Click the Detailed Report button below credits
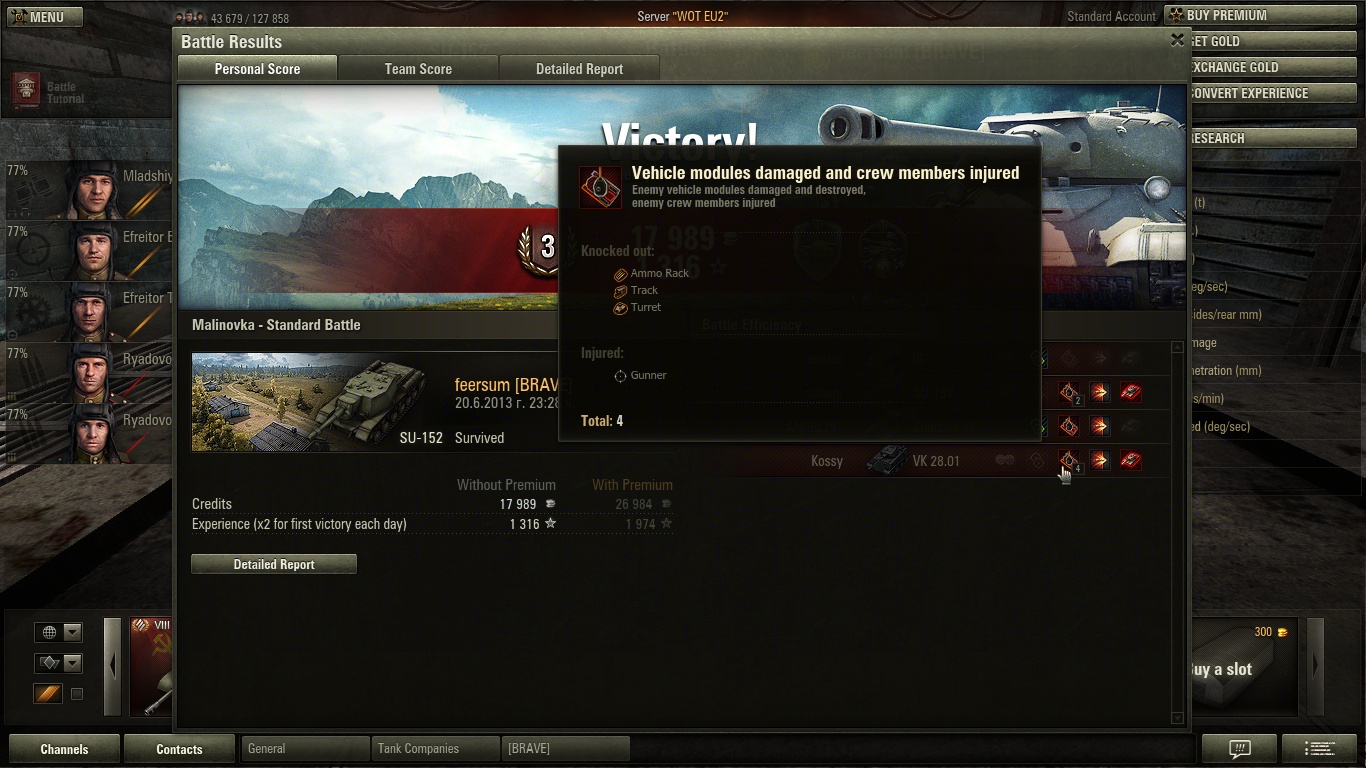 tap(274, 565)
